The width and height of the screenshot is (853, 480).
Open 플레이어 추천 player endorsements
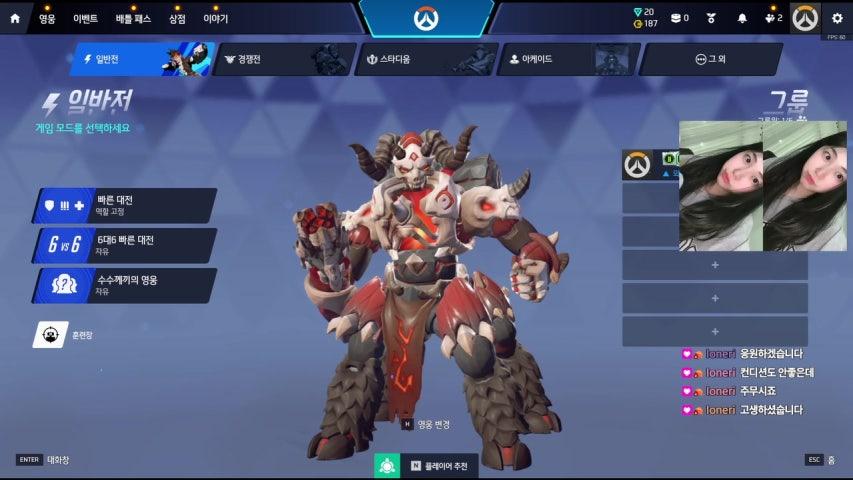pyautogui.click(x=427, y=465)
